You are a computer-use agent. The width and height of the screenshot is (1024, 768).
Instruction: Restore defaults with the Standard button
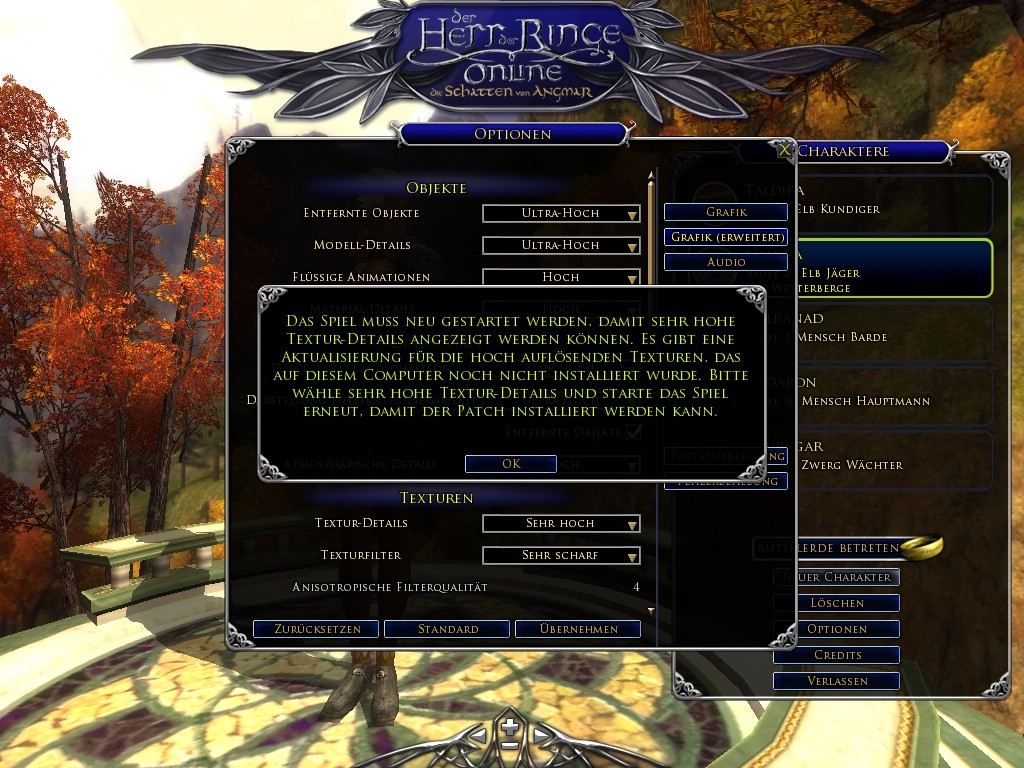pos(447,629)
